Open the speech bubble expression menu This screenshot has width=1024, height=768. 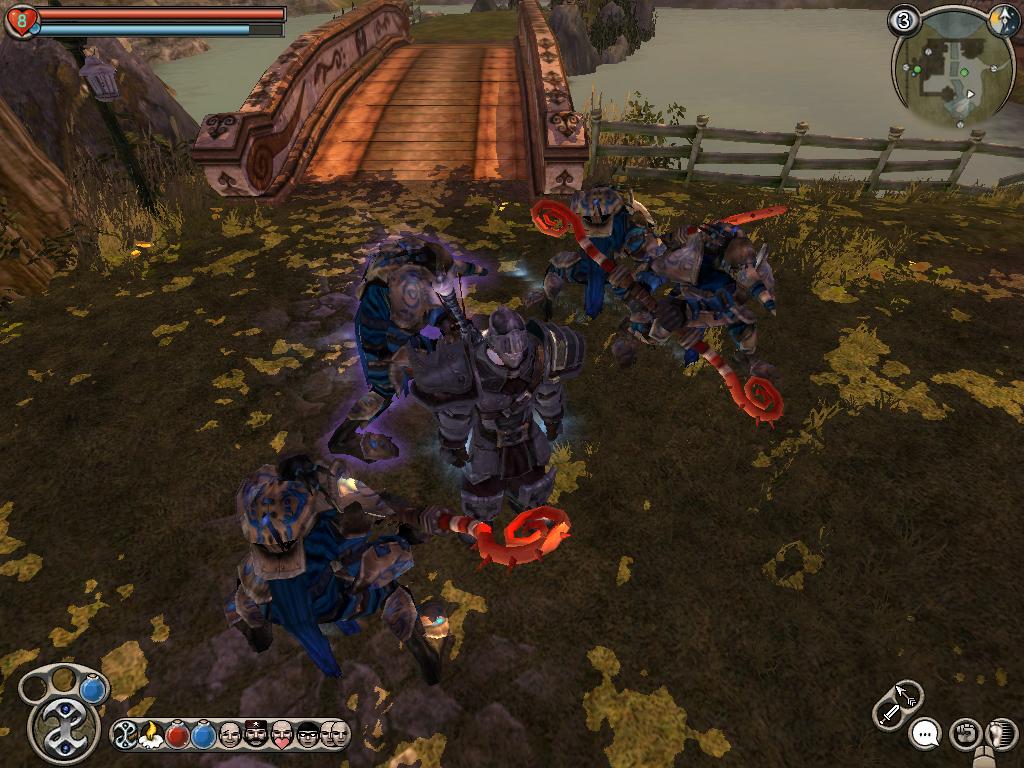pos(926,735)
